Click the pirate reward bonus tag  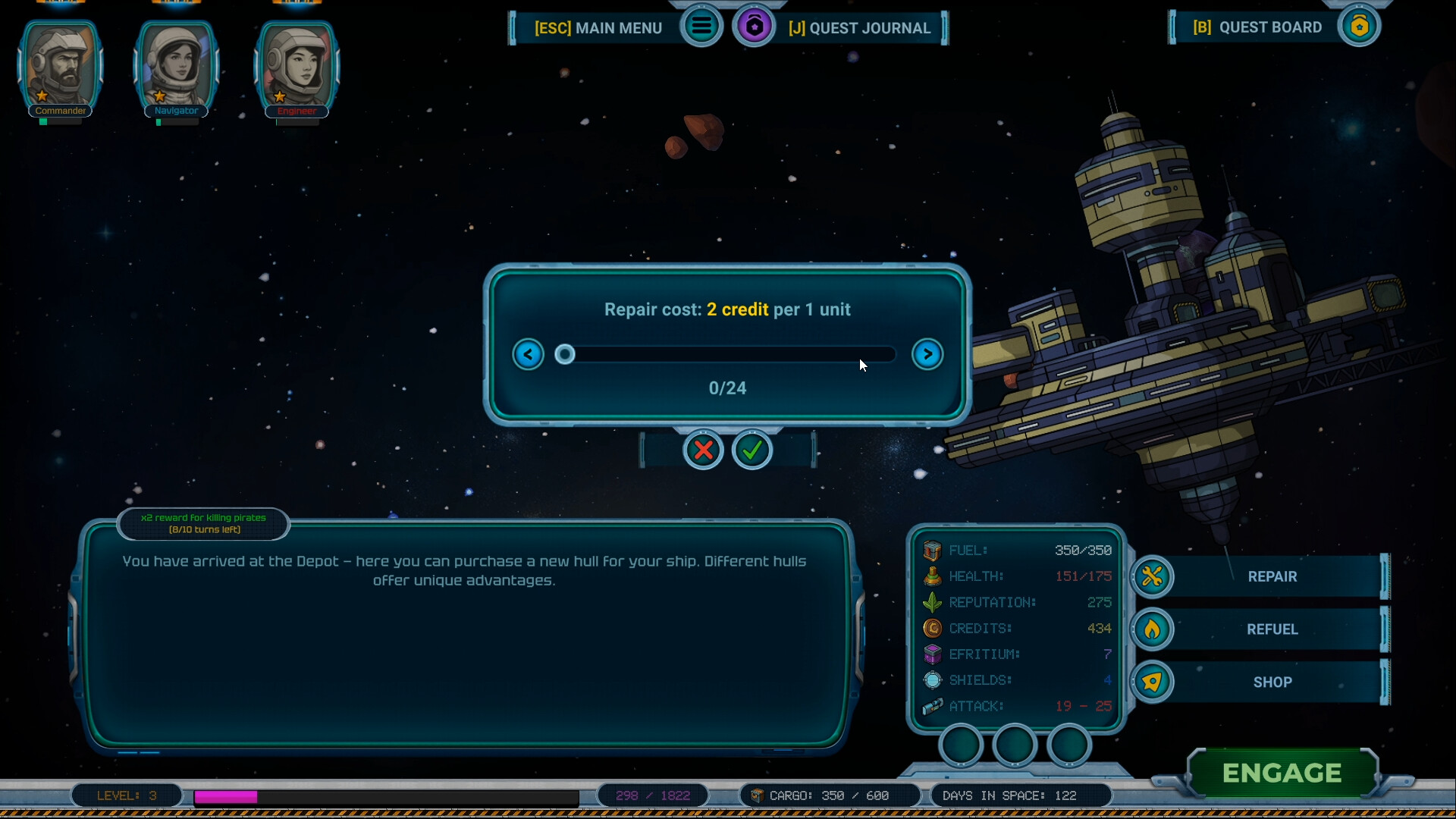point(203,523)
